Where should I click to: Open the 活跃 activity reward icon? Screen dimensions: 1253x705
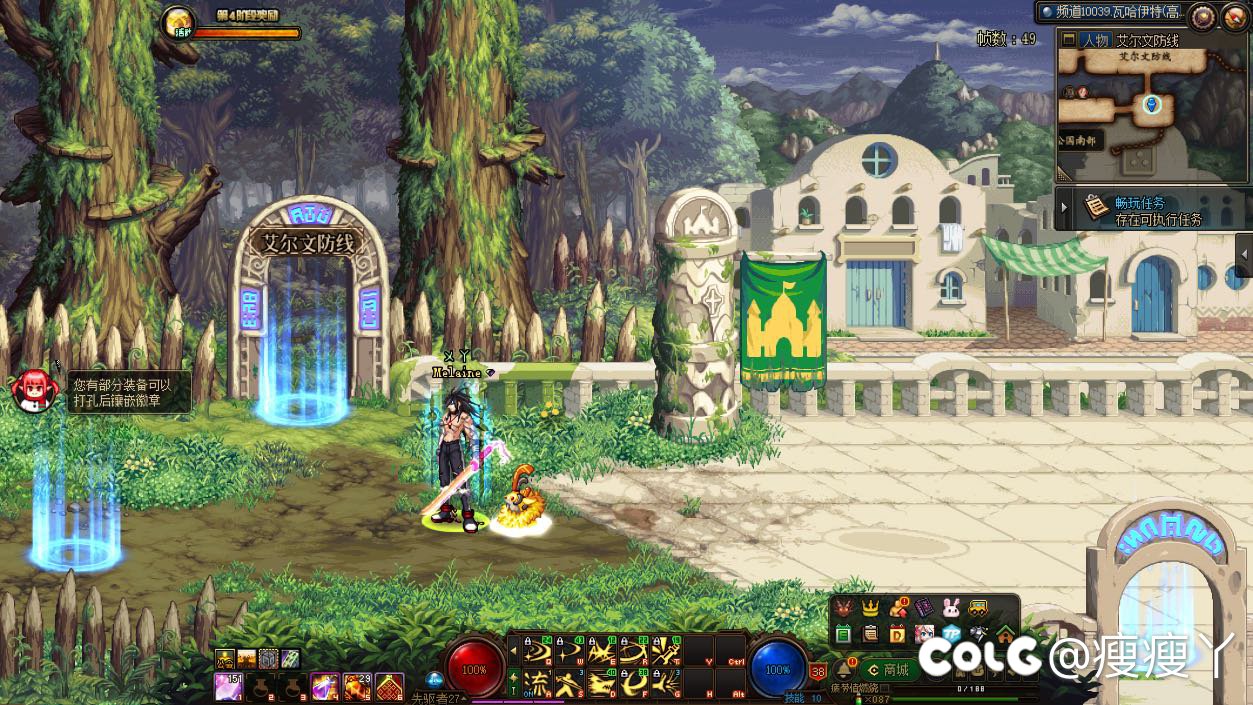(x=178, y=23)
